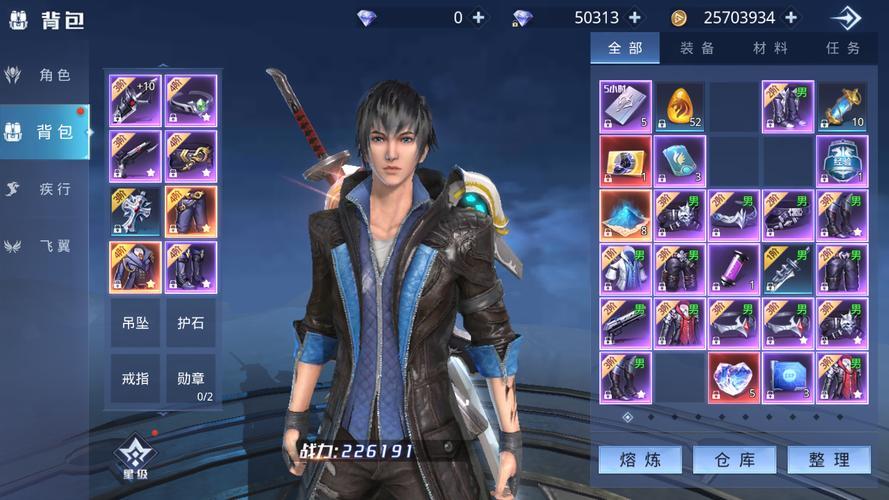The image size is (889, 500).
Task: Switch to the 角色 character section
Action: pyautogui.click(x=45, y=75)
